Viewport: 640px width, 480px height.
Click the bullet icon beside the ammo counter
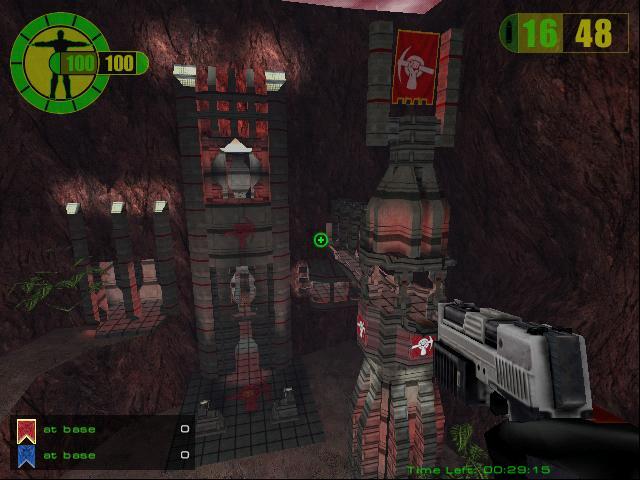(x=512, y=34)
